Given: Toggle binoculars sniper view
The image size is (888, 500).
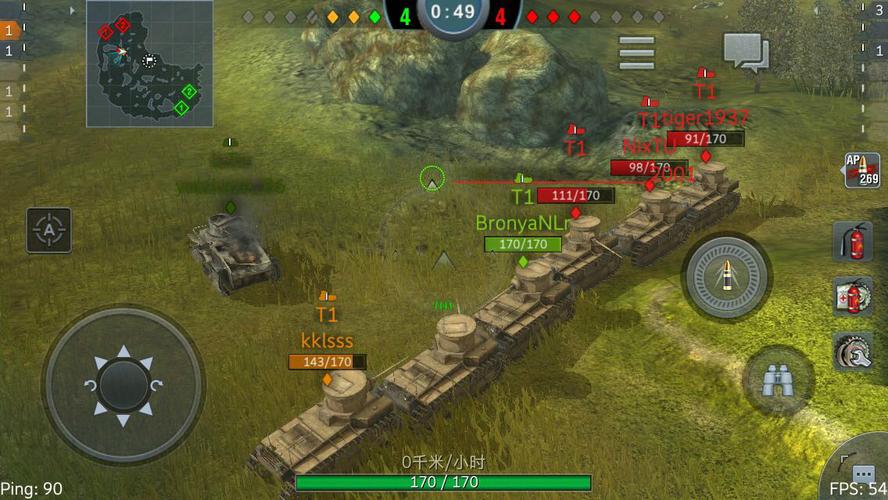Looking at the screenshot, I should pyautogui.click(x=778, y=380).
